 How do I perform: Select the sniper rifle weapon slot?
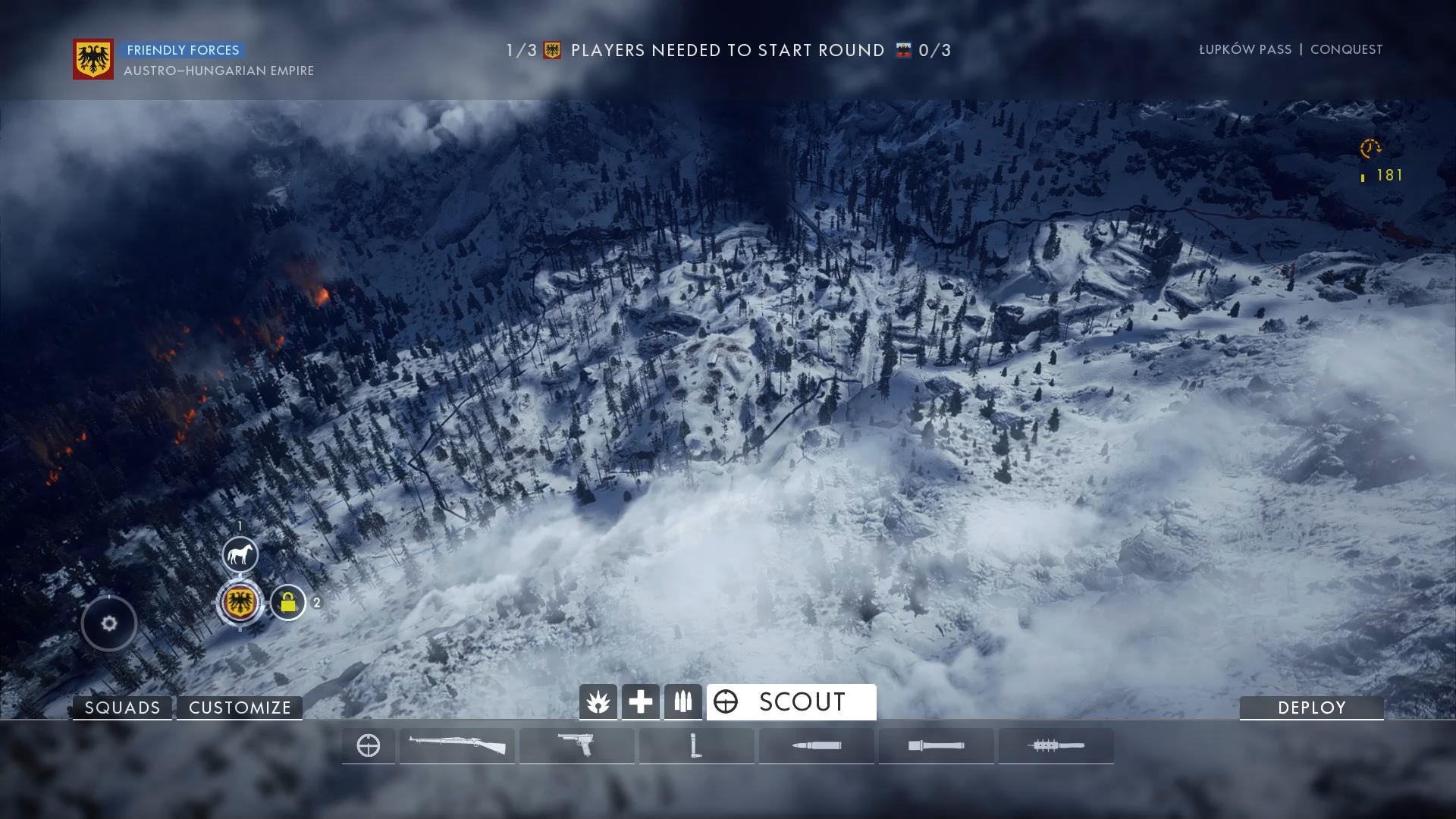click(457, 745)
